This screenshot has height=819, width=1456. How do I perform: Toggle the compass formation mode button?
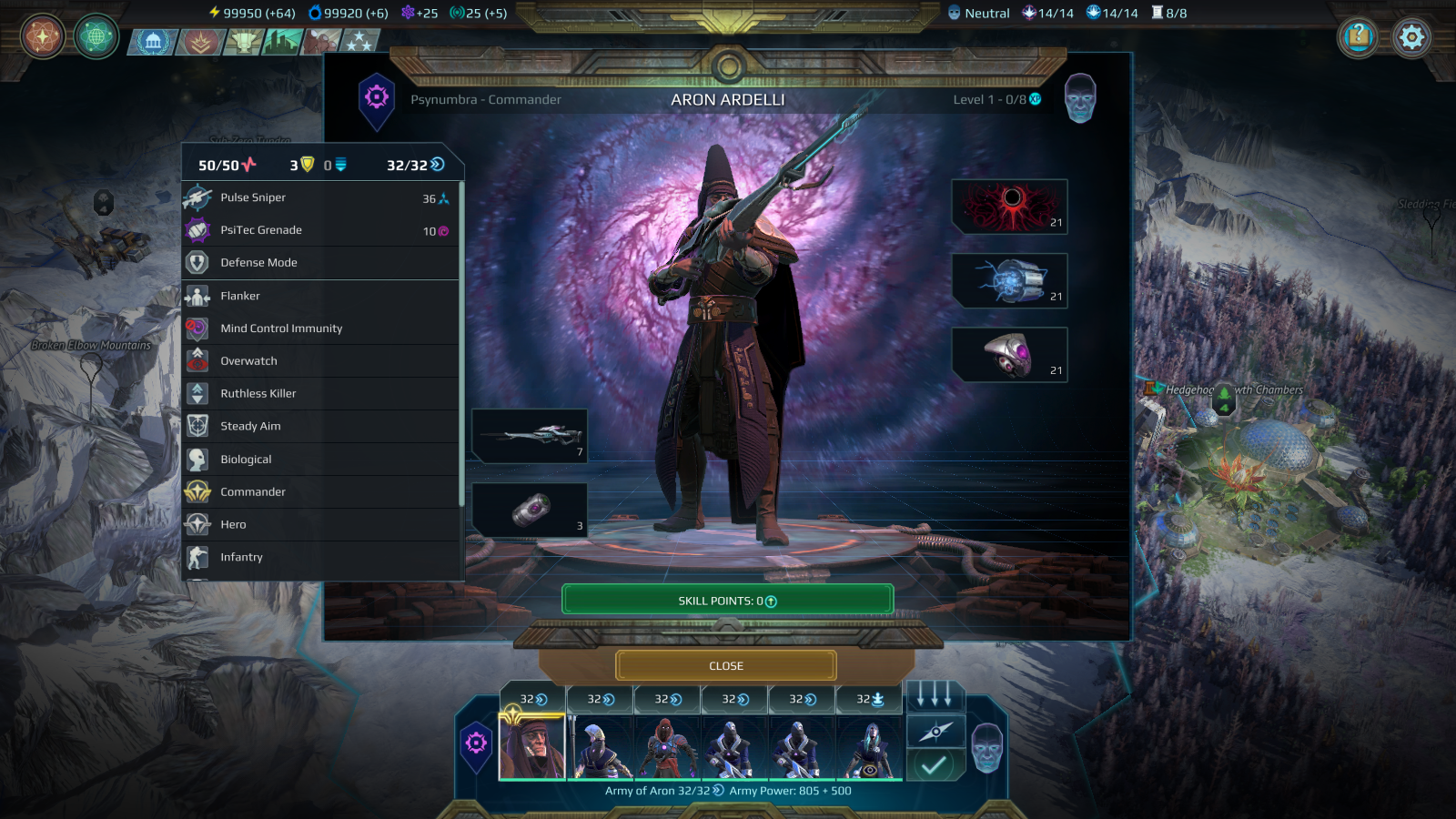[x=935, y=733]
